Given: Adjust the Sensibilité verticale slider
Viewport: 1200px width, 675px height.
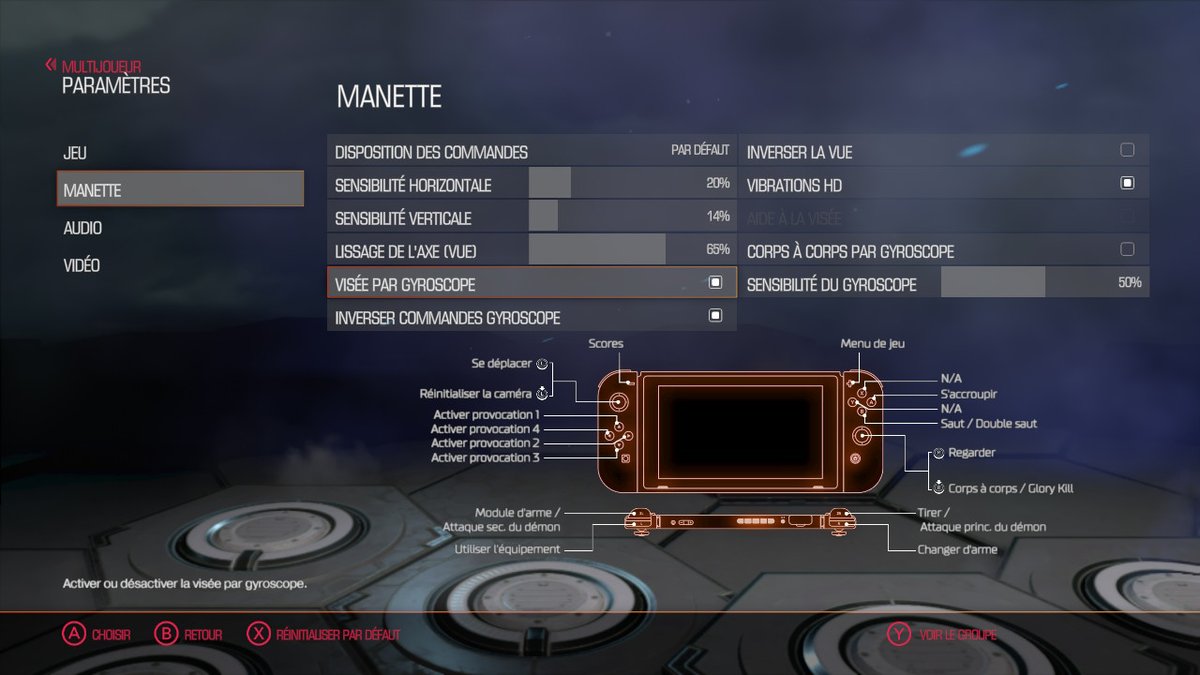Looking at the screenshot, I should [630, 218].
